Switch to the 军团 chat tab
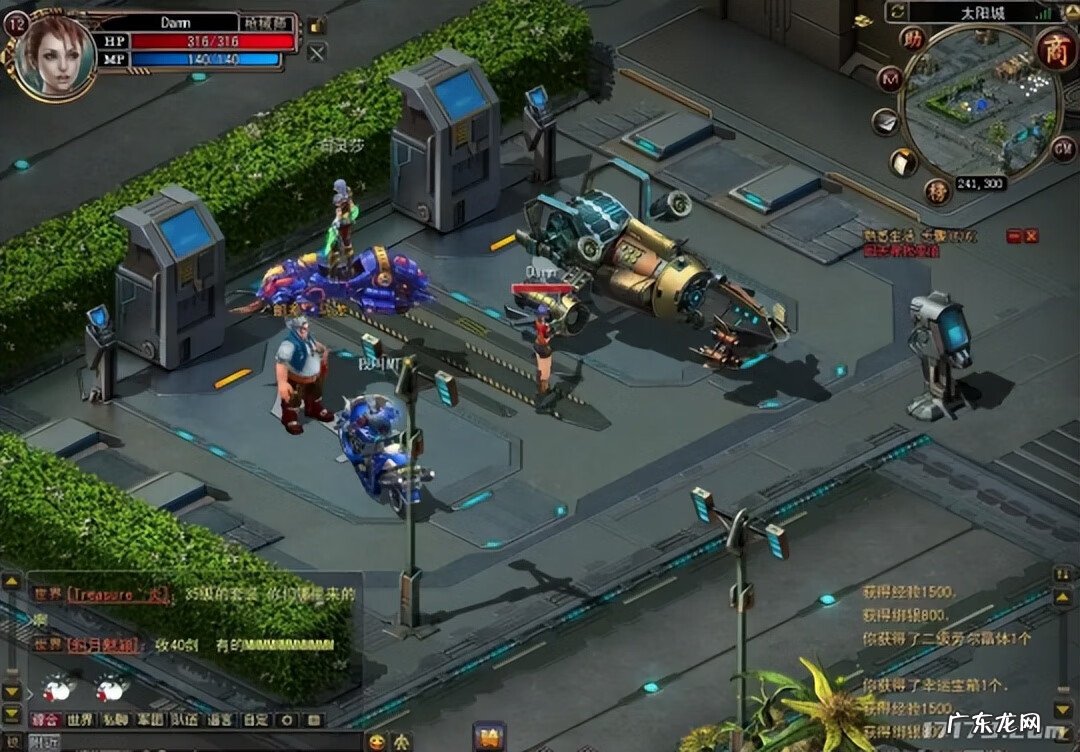Screen dimensions: 1080x752 151,719
